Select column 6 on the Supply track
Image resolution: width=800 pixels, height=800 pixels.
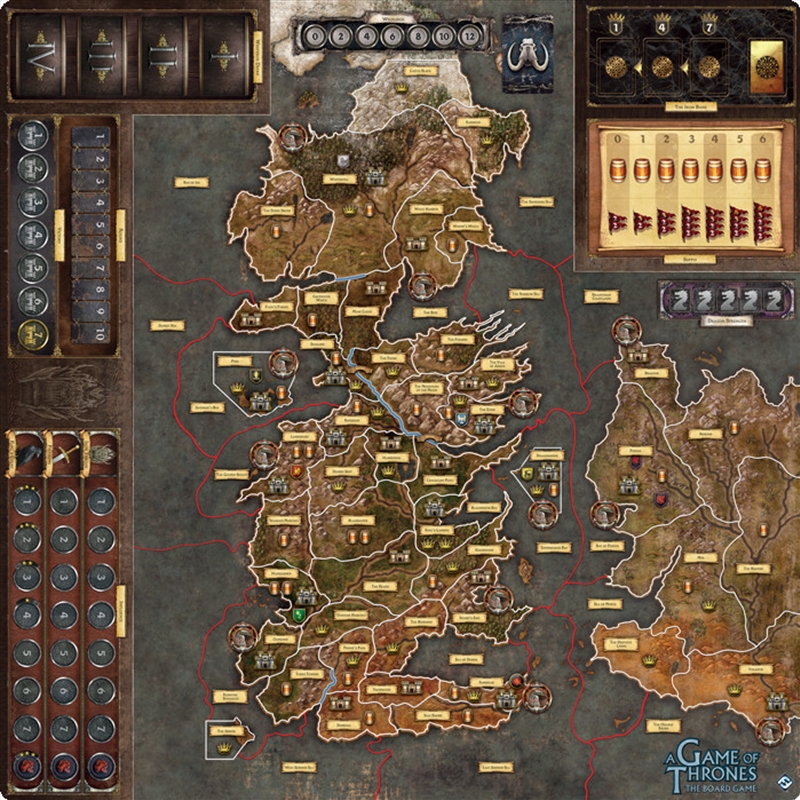[x=767, y=192]
